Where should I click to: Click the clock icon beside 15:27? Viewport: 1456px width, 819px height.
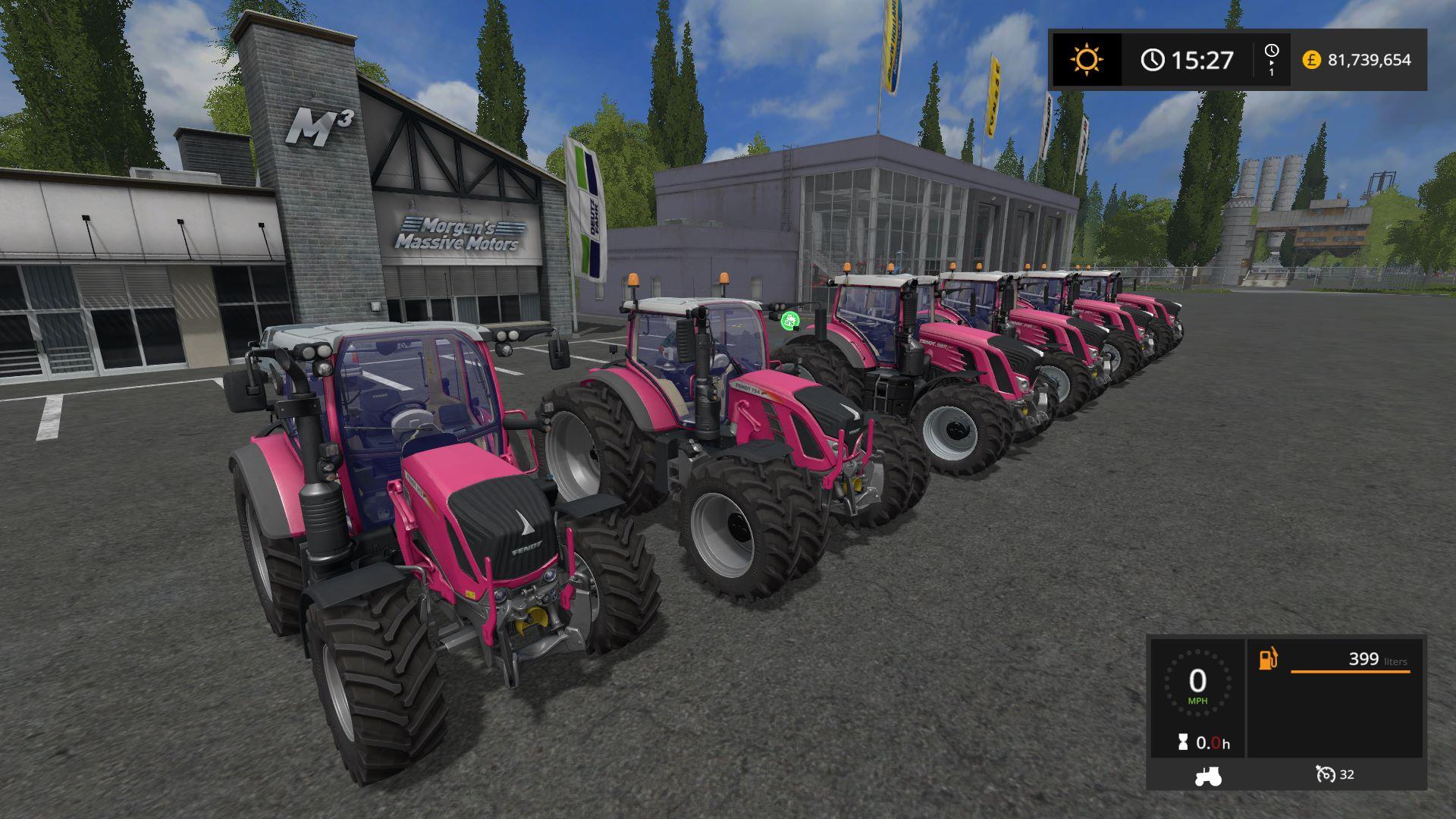click(1152, 61)
